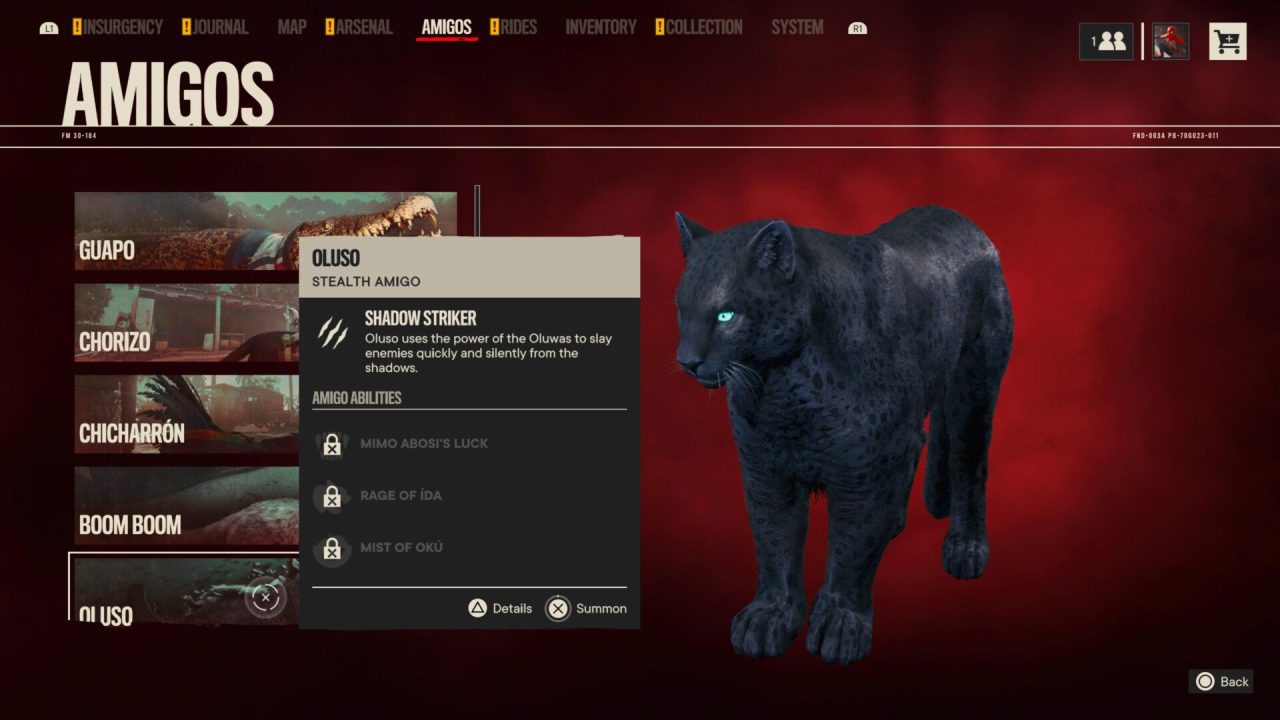The image size is (1280, 720).
Task: Open Details for Oluso
Action: [498, 608]
